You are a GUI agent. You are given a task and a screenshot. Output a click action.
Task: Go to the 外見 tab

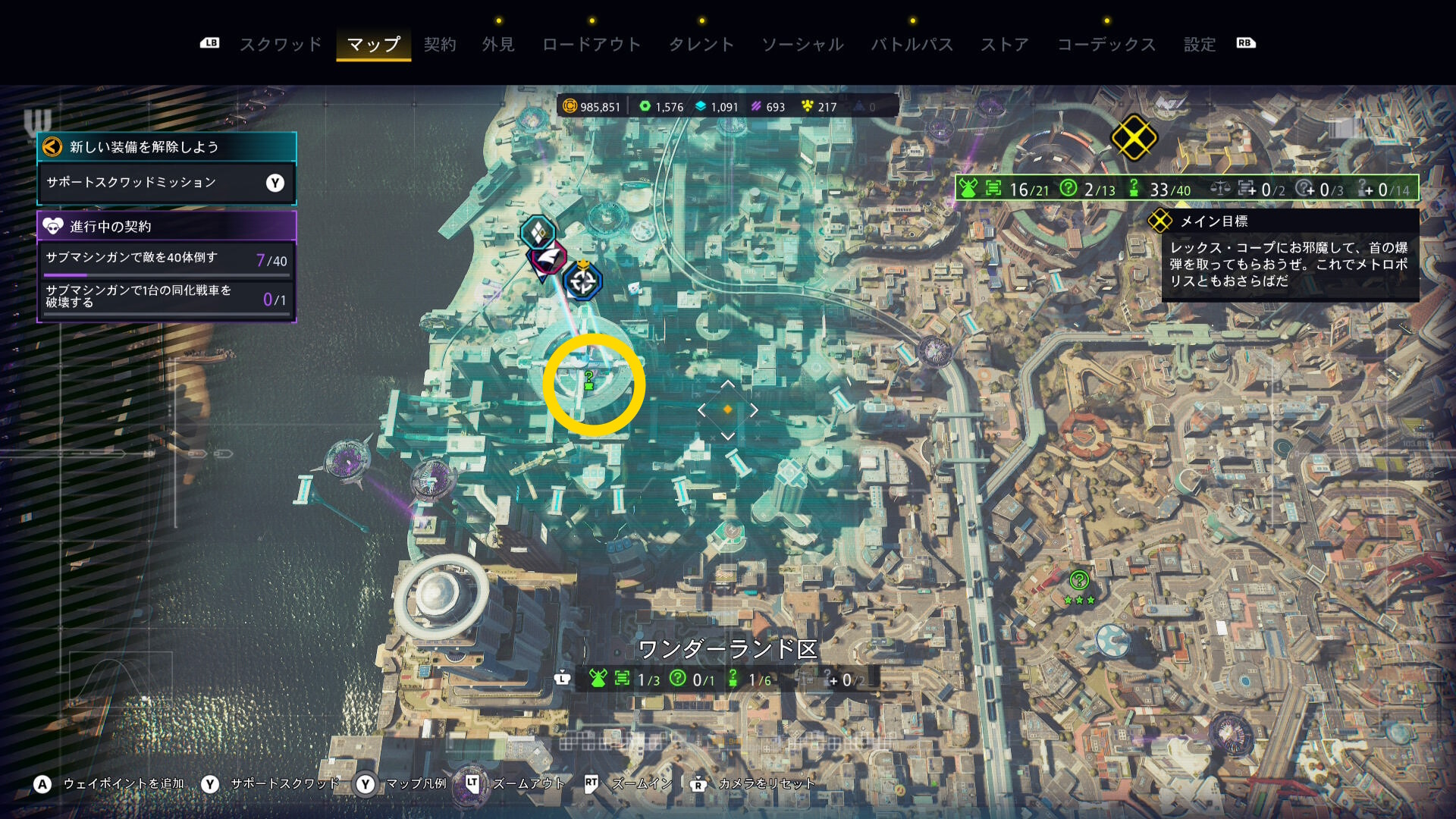(x=498, y=45)
